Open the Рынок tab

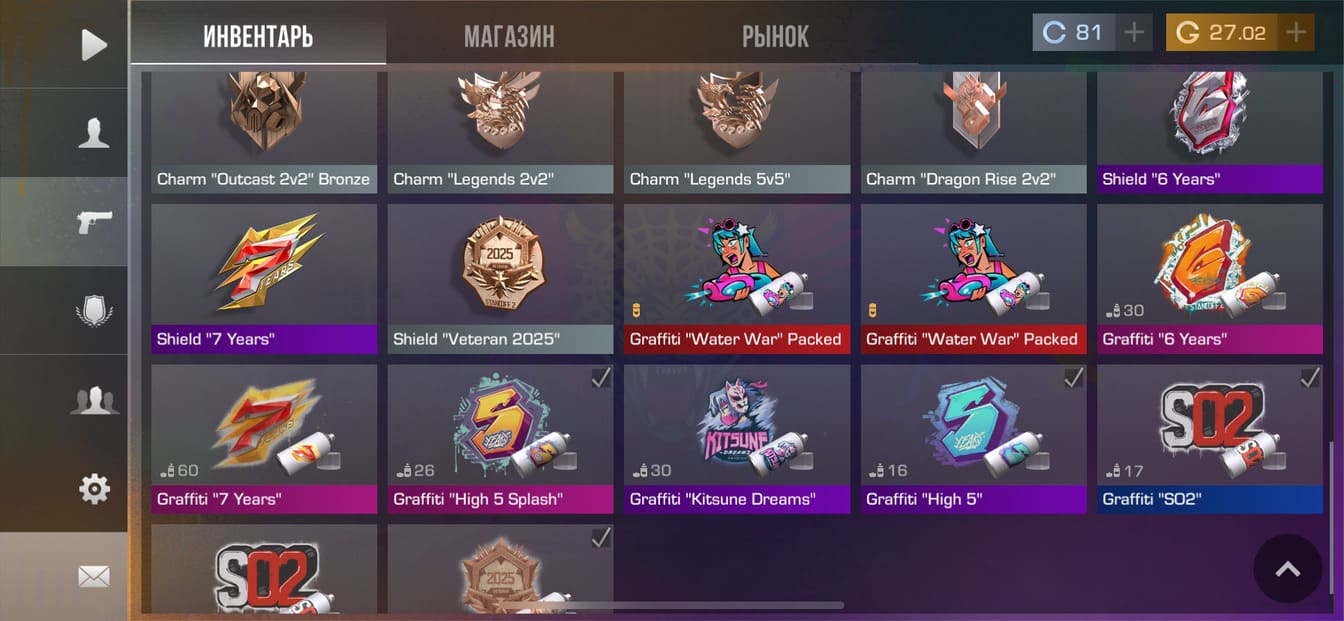[775, 37]
